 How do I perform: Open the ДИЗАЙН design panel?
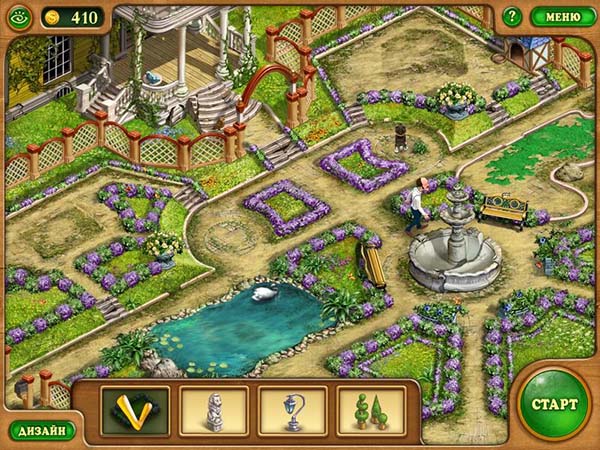pyautogui.click(x=41, y=430)
